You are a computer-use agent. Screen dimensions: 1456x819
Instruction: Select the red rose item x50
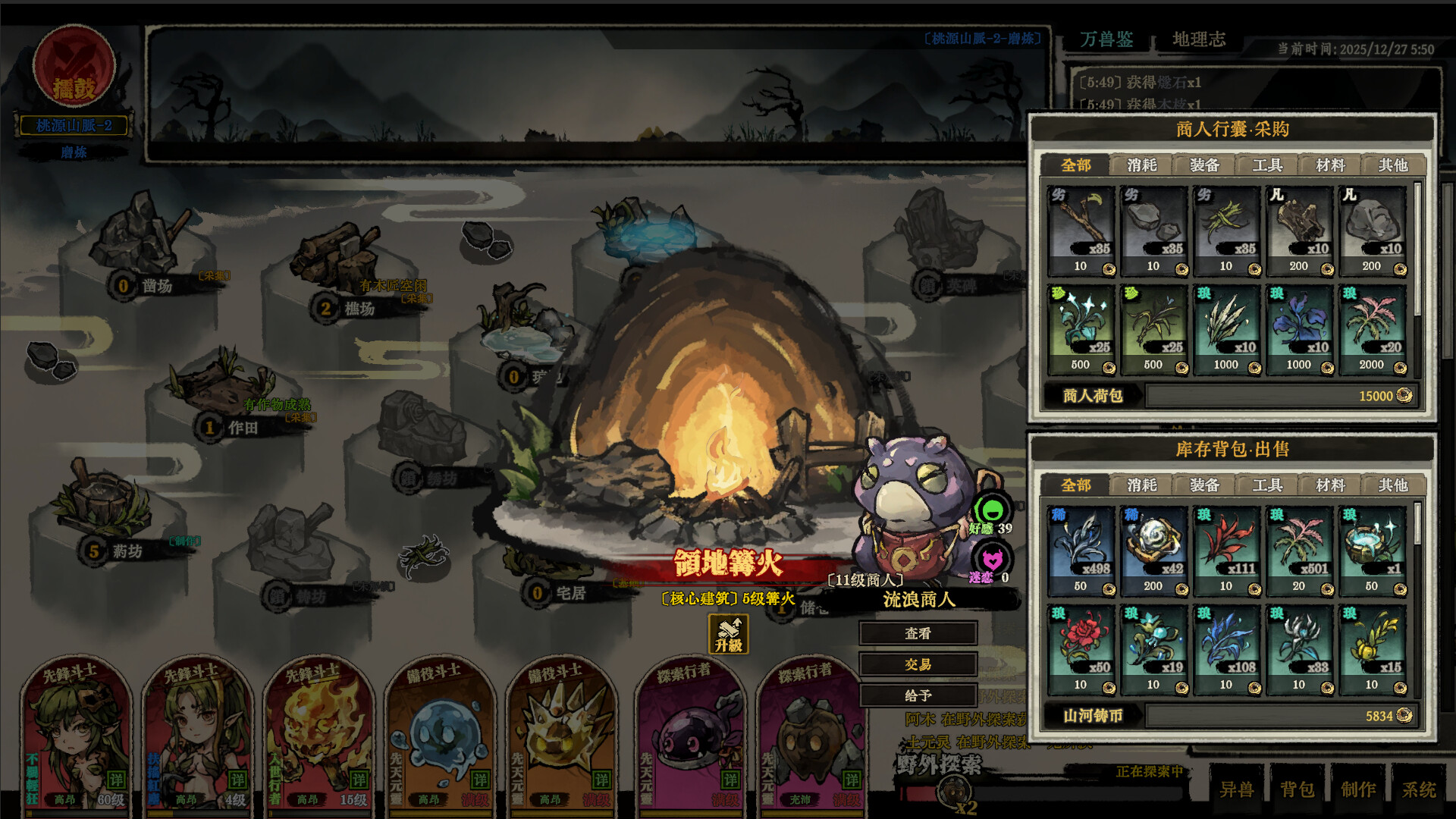[1081, 649]
